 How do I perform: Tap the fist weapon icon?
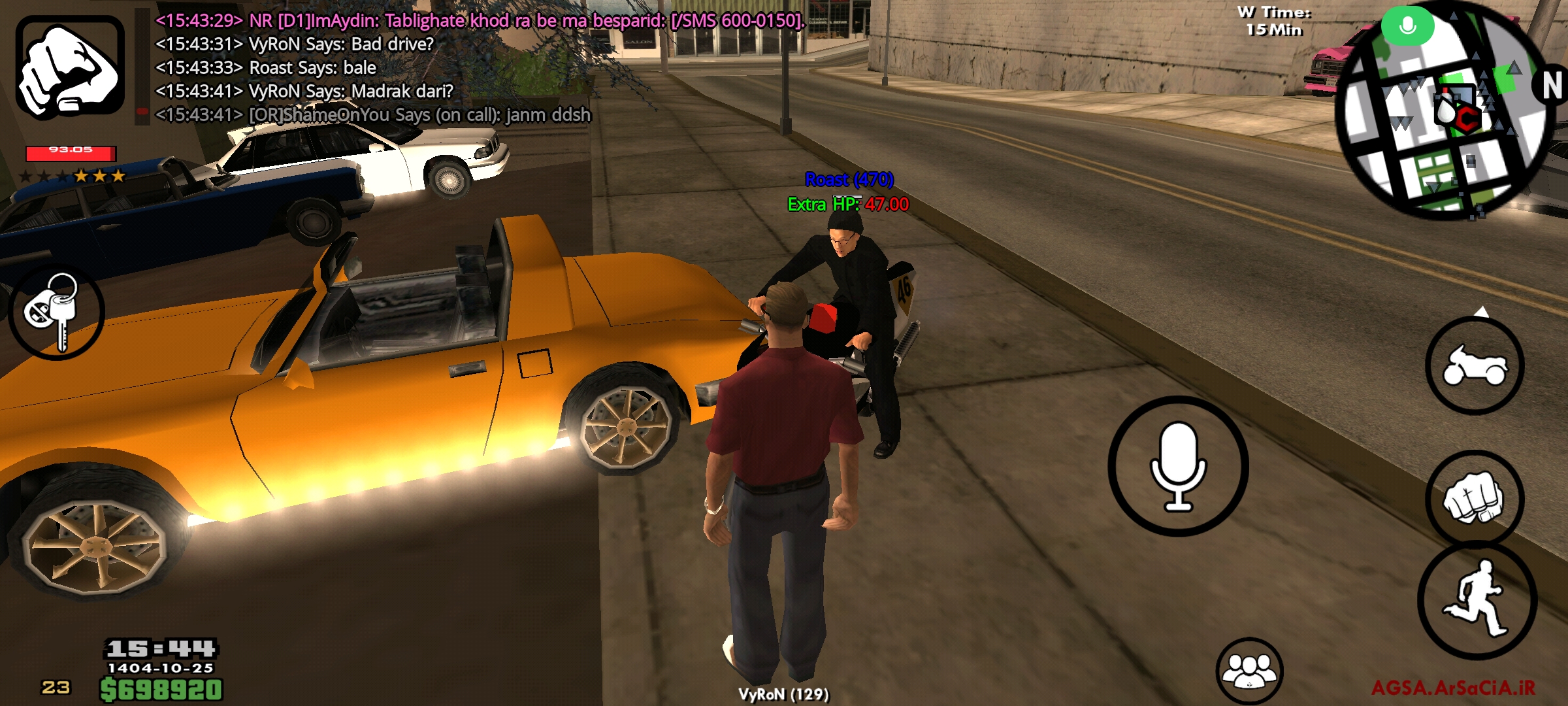pos(70,67)
